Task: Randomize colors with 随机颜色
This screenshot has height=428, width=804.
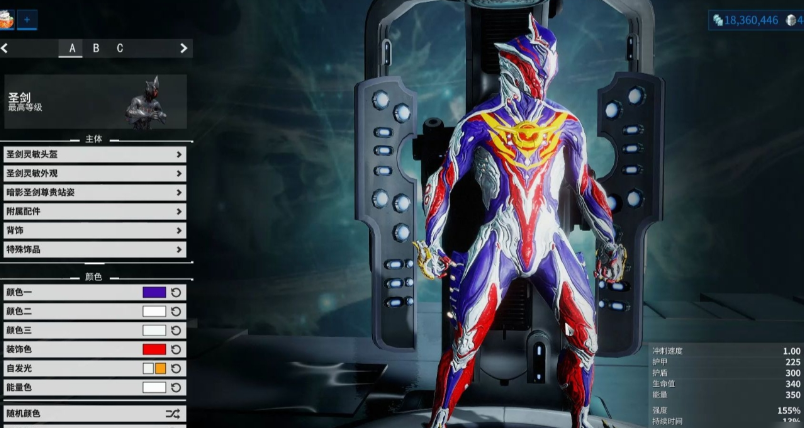Action: click(x=94, y=412)
